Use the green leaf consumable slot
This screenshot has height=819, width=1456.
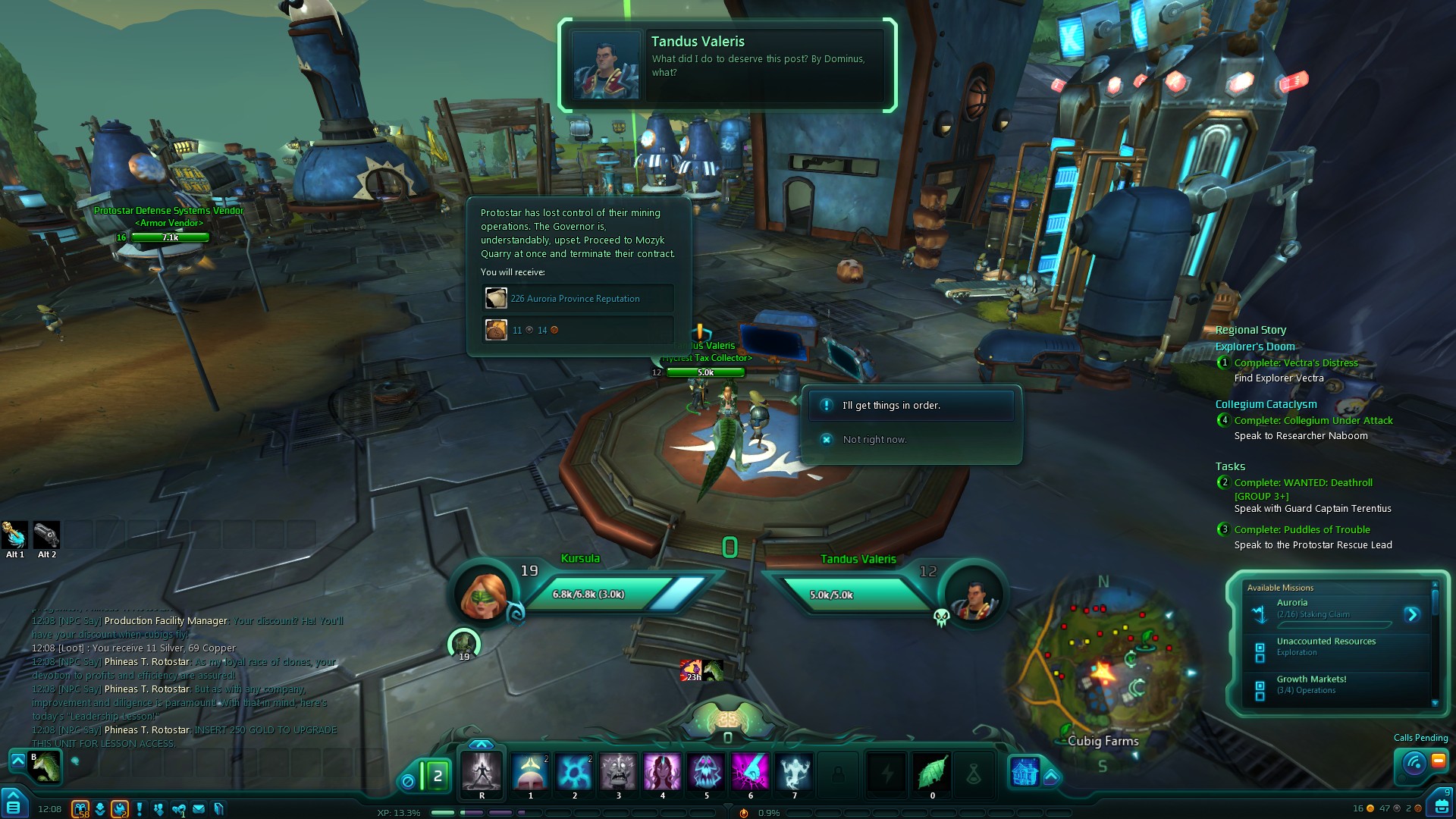click(x=932, y=772)
